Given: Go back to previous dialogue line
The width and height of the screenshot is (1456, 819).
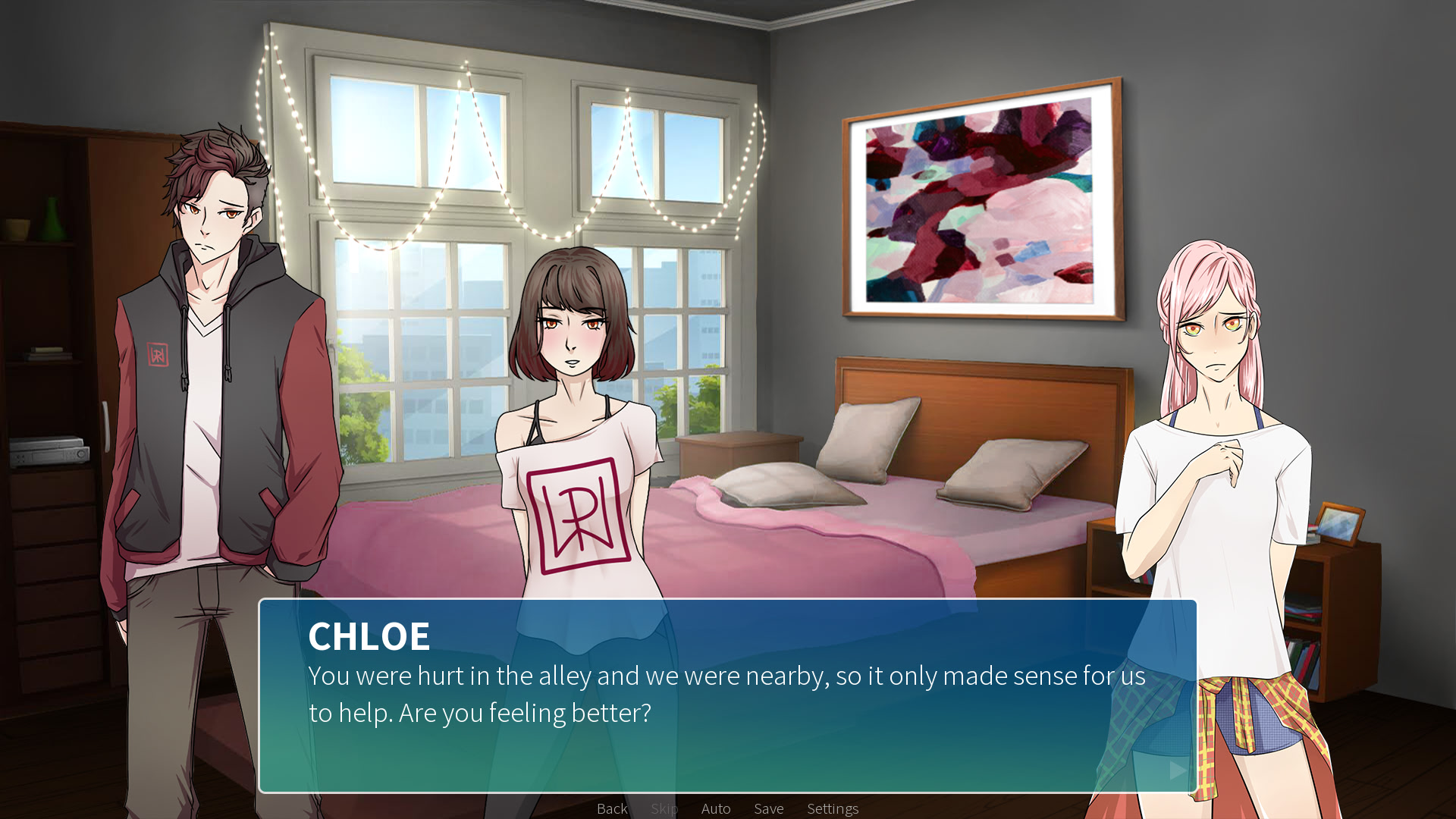Looking at the screenshot, I should (612, 808).
